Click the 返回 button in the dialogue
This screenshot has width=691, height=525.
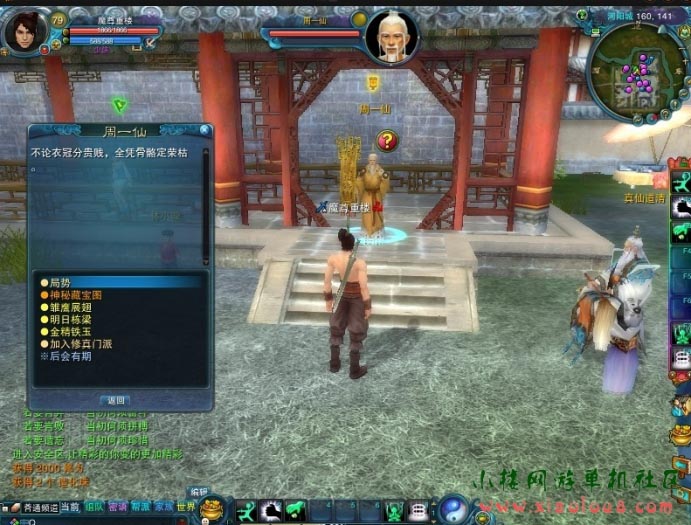[x=116, y=400]
